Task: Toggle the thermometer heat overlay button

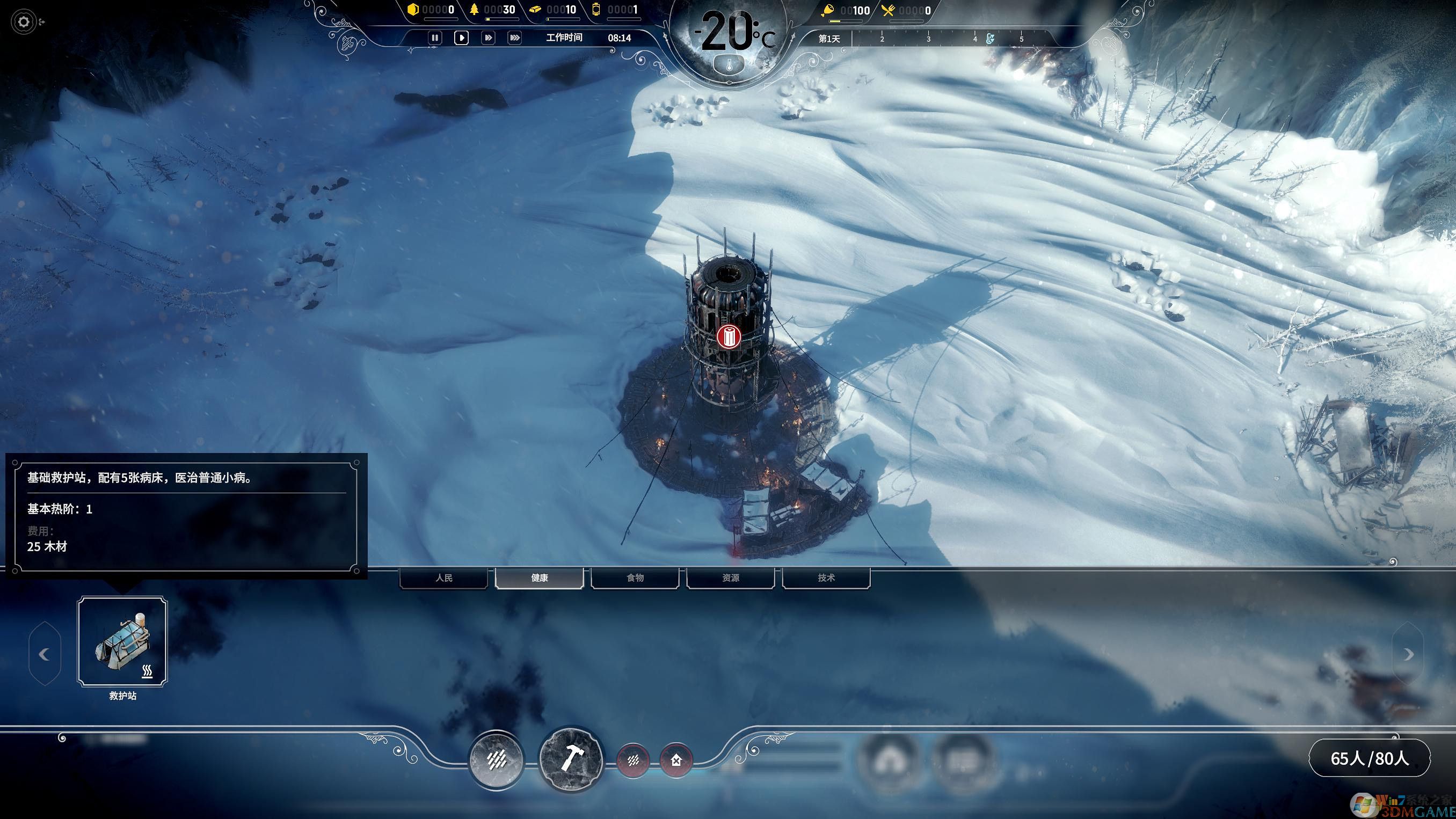Action: 729,65
